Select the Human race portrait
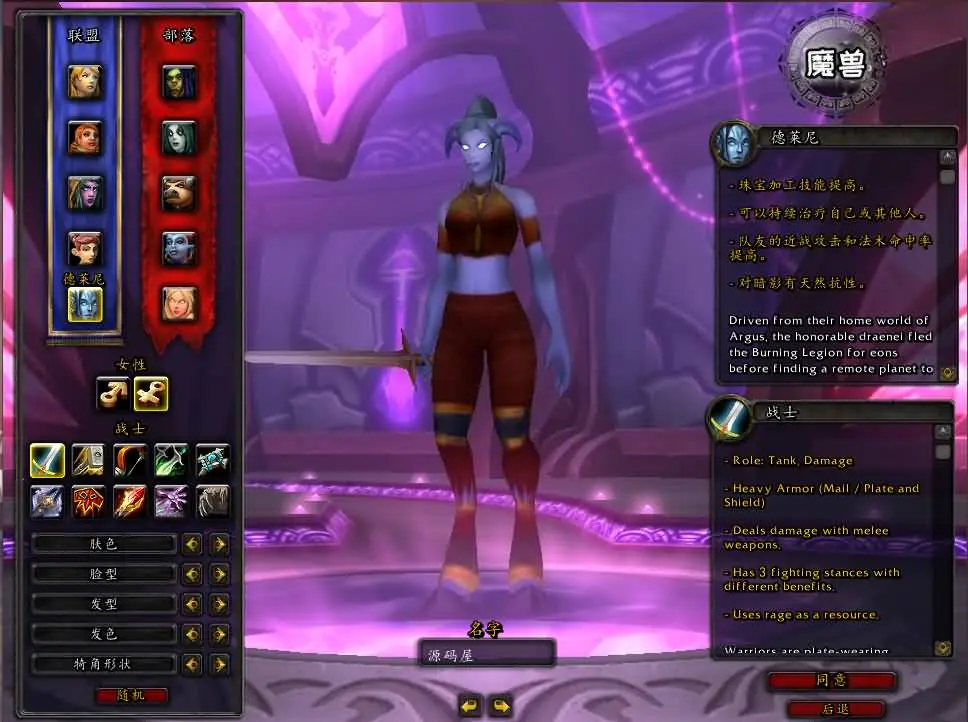Image resolution: width=968 pixels, height=722 pixels. [85, 81]
